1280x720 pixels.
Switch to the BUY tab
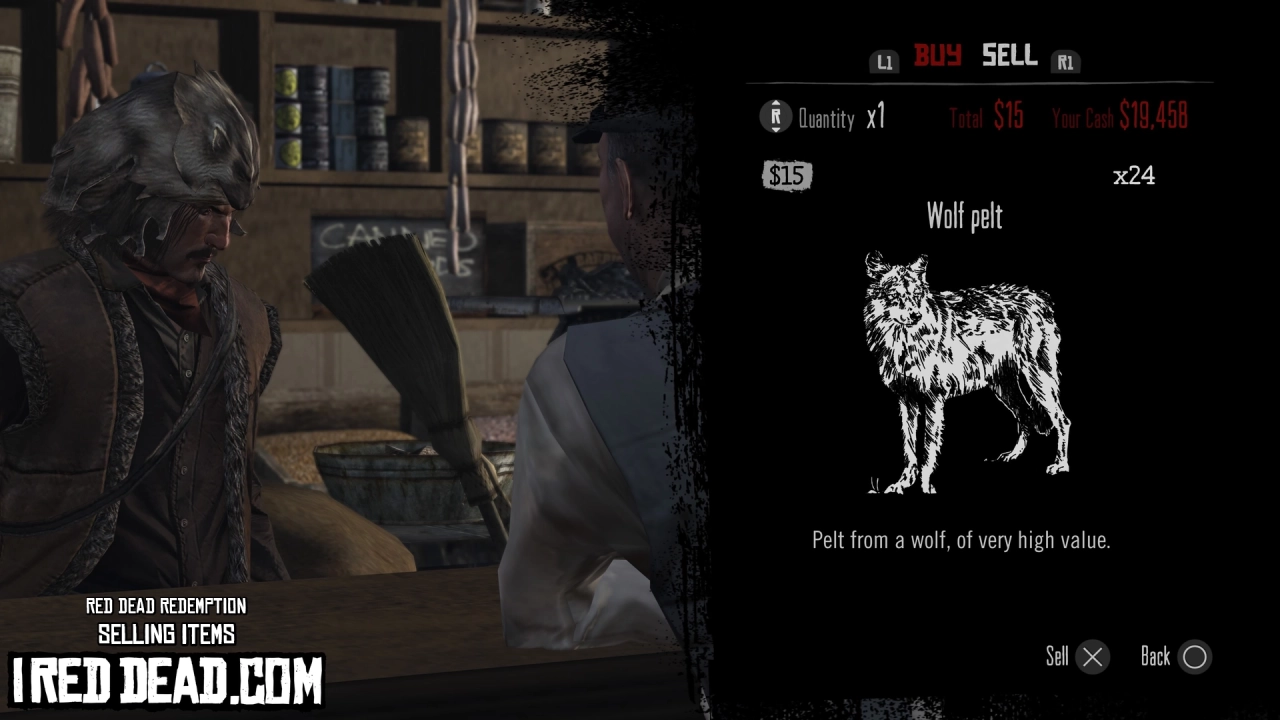pyautogui.click(x=940, y=57)
